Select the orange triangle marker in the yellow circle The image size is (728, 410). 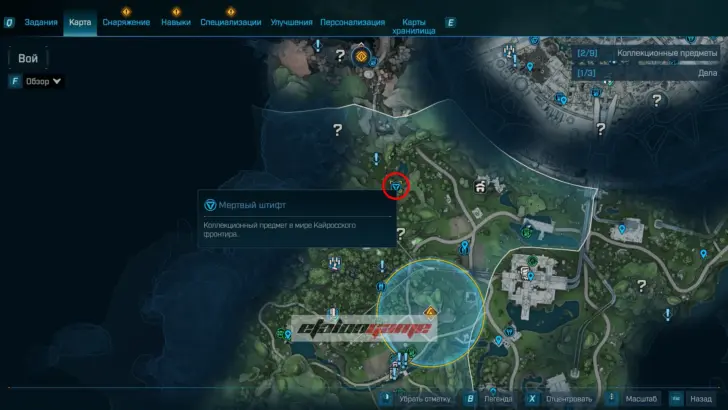[430, 312]
